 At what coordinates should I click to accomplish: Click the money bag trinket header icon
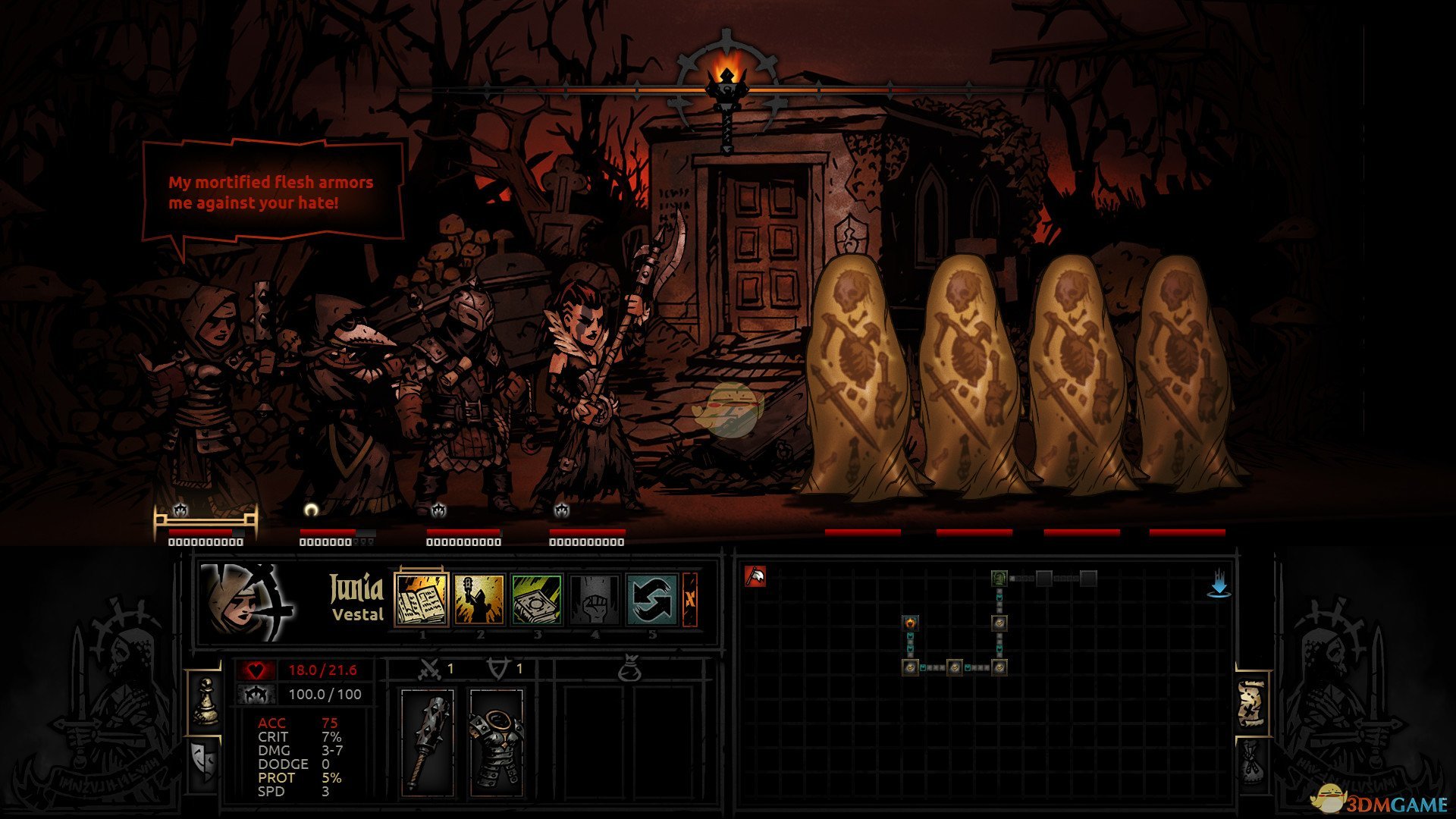pos(629,670)
